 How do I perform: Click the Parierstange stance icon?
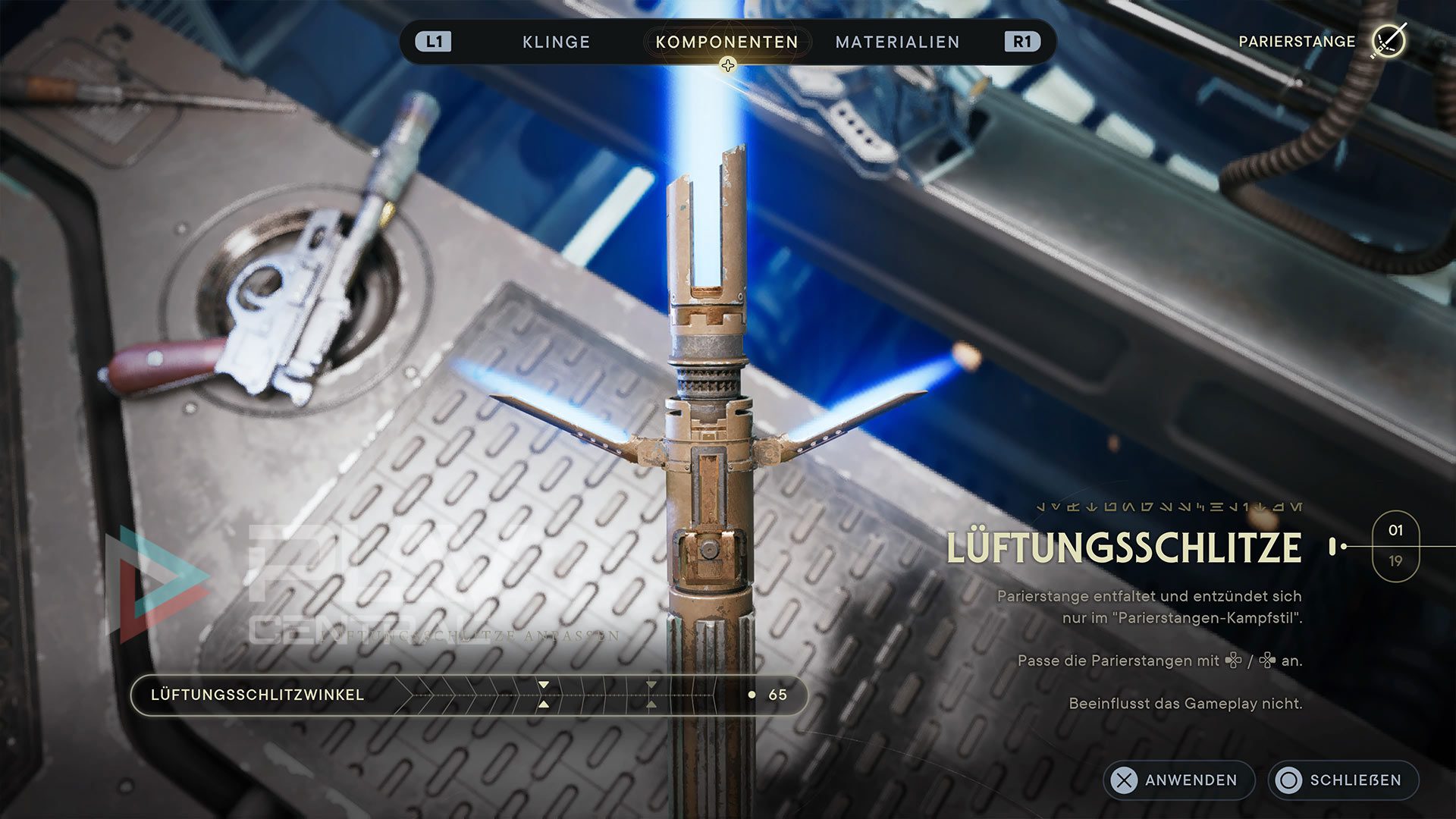click(1388, 41)
